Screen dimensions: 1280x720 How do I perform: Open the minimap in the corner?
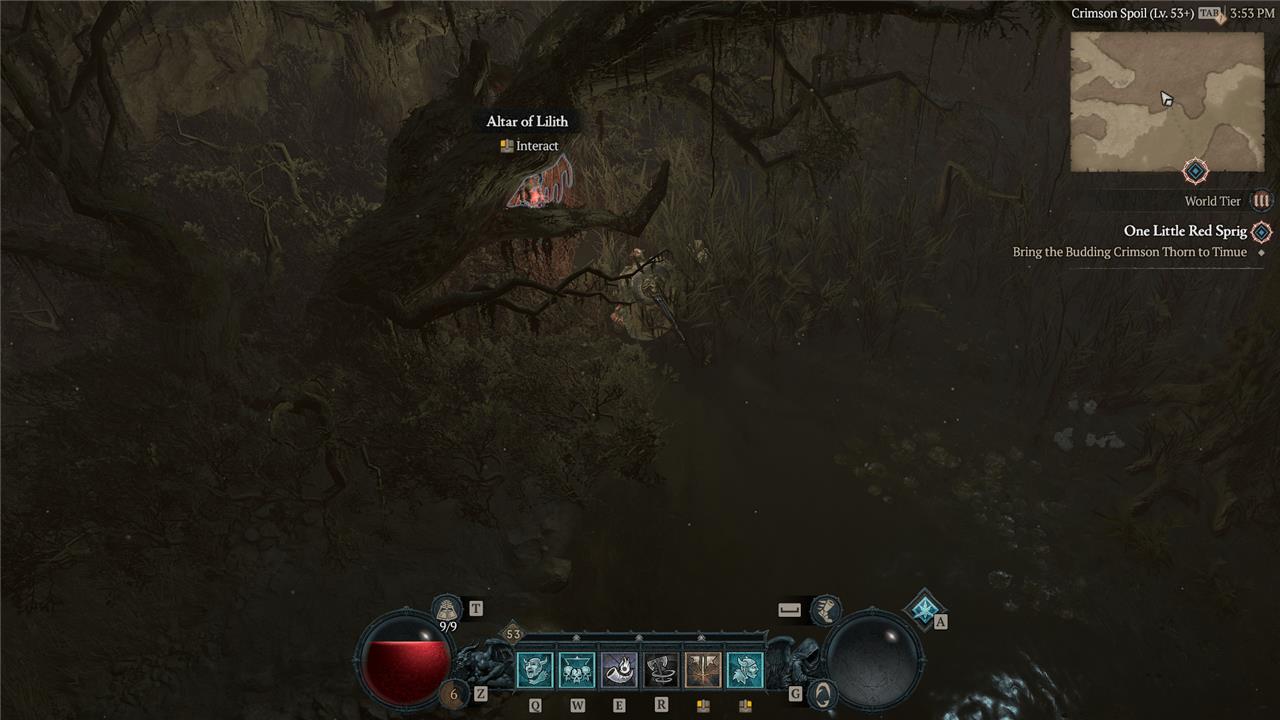point(1167,101)
